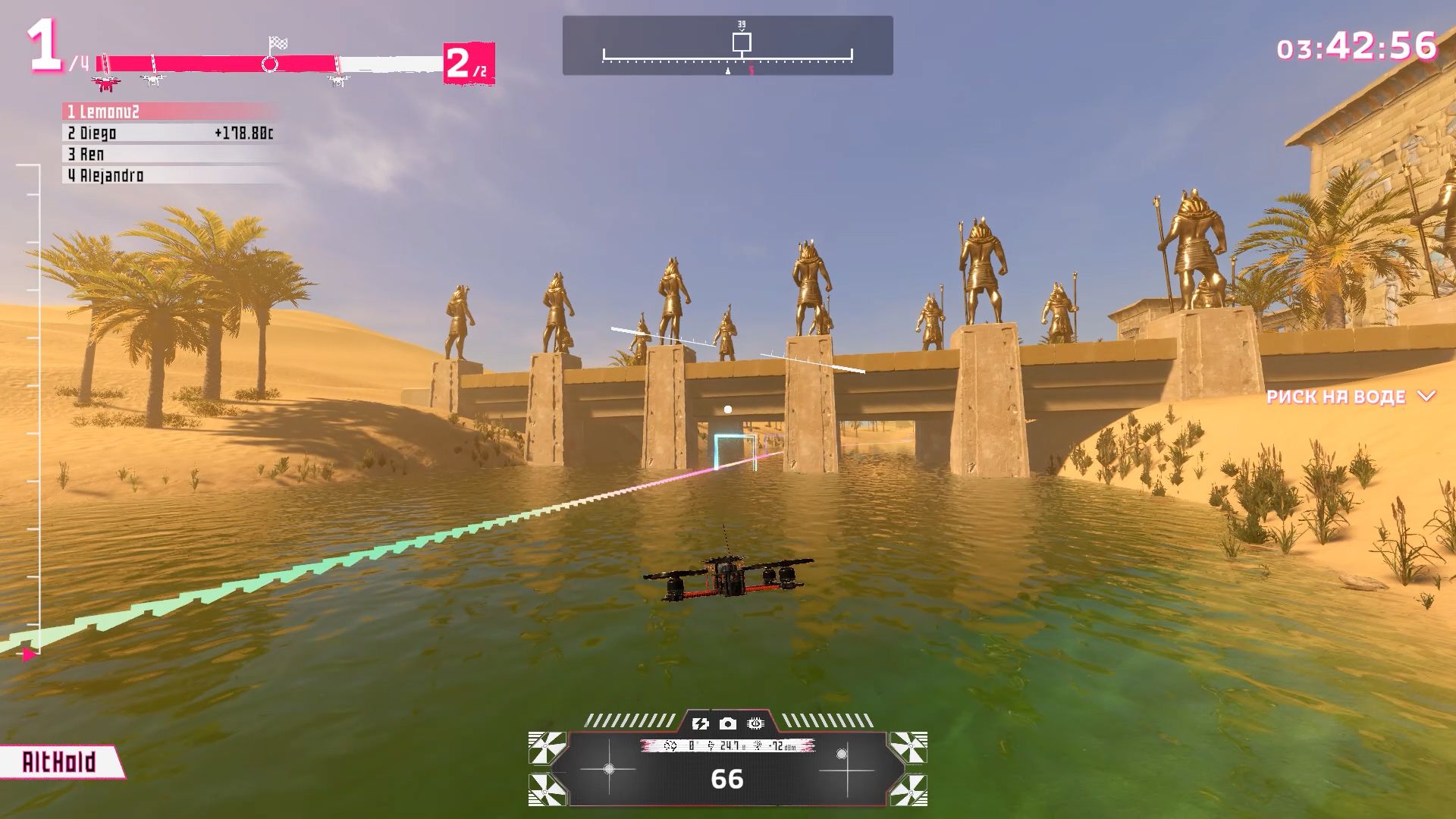Pick Alejandro in the racer list
The width and height of the screenshot is (1456, 819).
[x=170, y=176]
